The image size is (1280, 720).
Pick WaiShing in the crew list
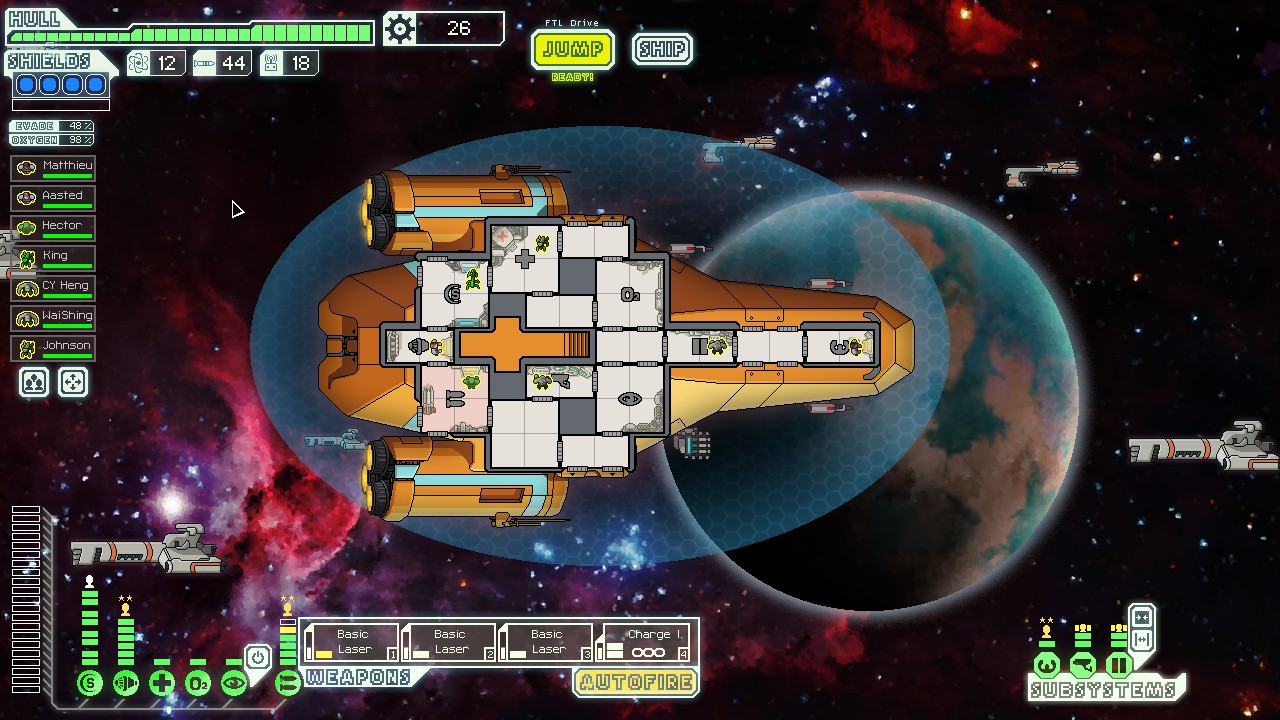[x=53, y=317]
